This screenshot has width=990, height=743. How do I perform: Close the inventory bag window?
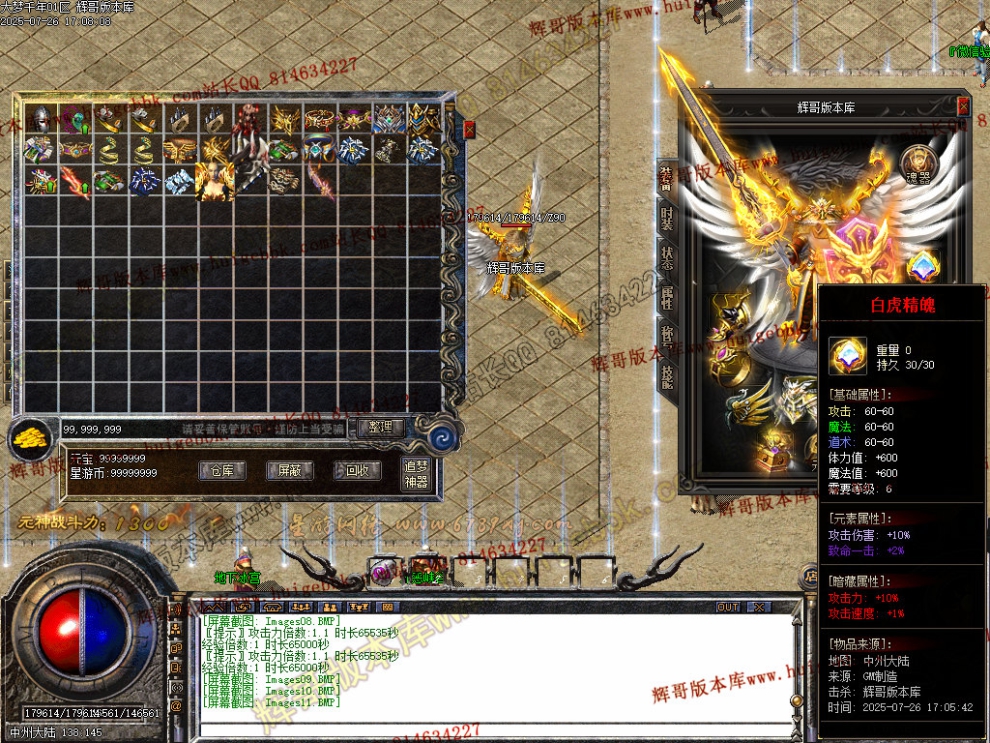[x=469, y=129]
